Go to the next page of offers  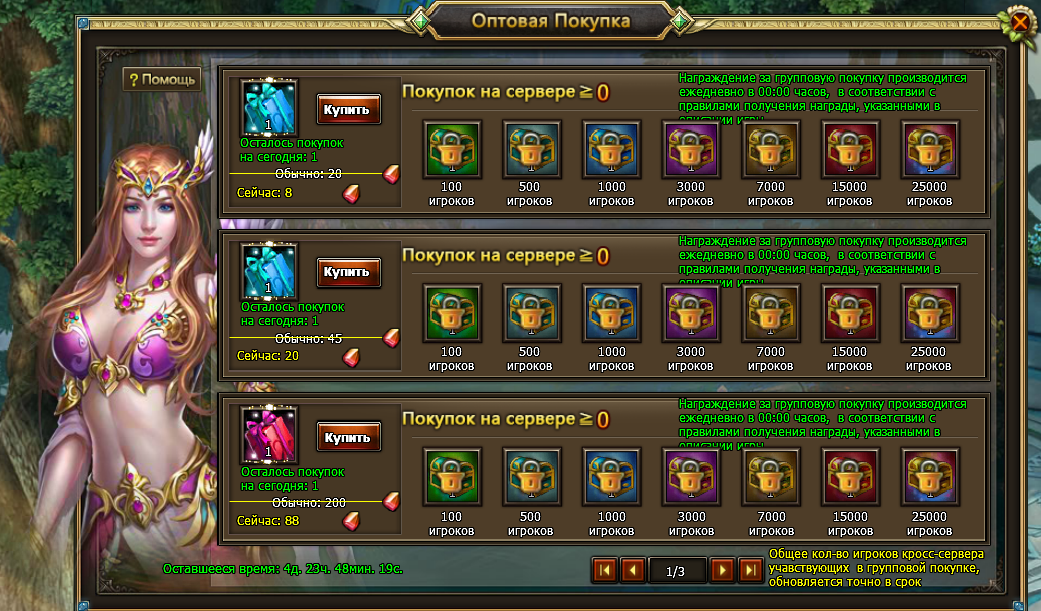(x=722, y=570)
